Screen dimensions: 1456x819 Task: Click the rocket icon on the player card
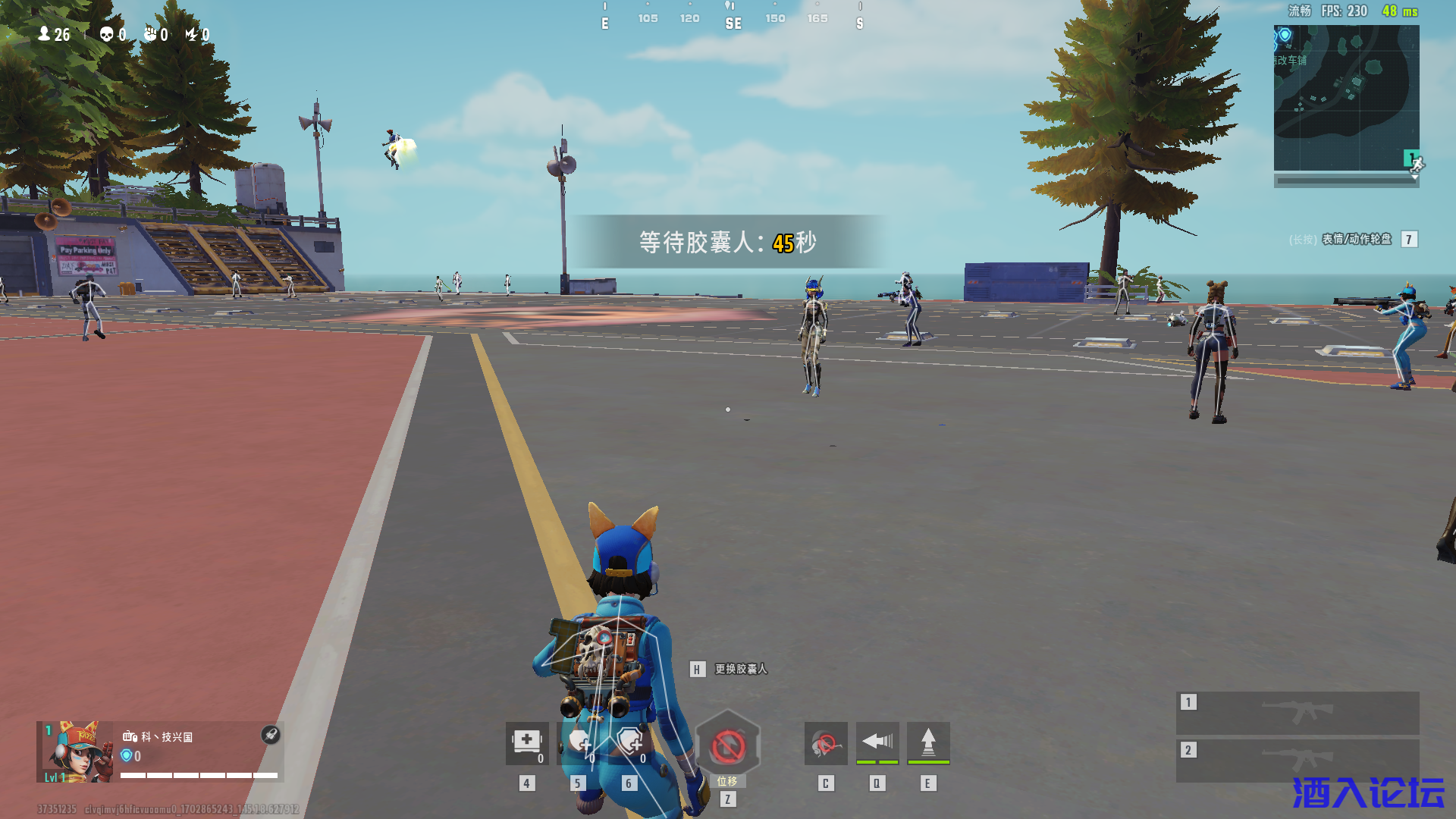(271, 734)
